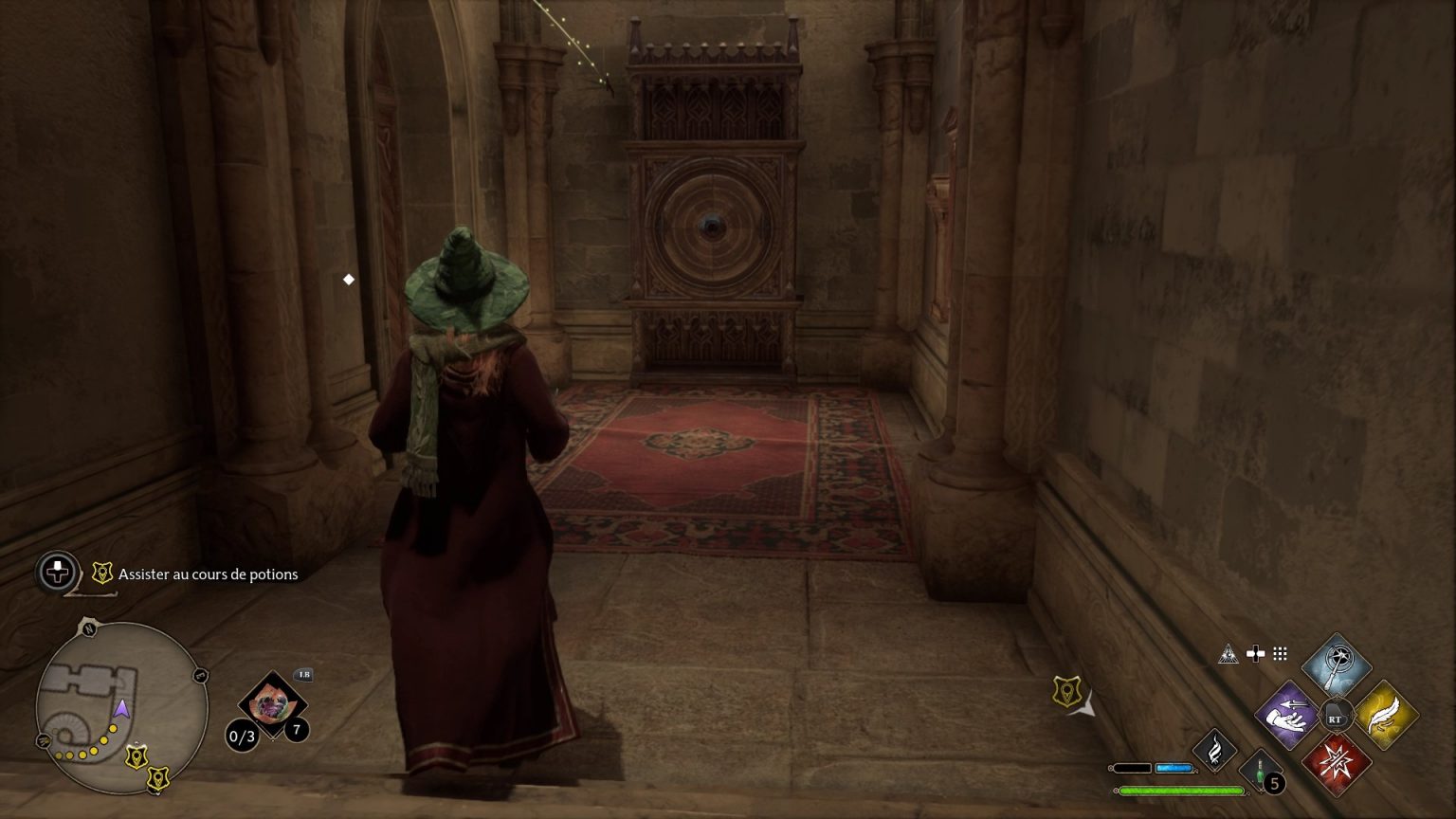Click the plant item thumbnail near the minimap
Image resolution: width=1456 pixels, height=819 pixels.
tap(273, 702)
